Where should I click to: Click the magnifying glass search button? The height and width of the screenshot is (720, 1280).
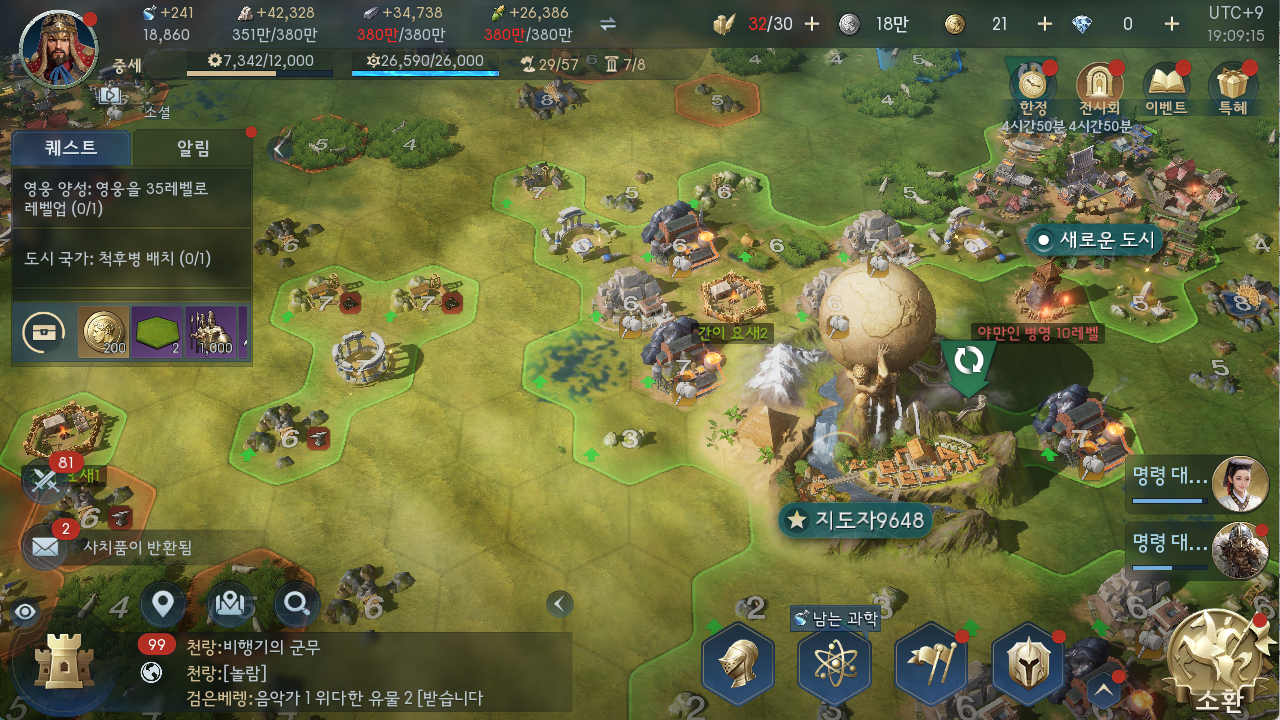[297, 604]
